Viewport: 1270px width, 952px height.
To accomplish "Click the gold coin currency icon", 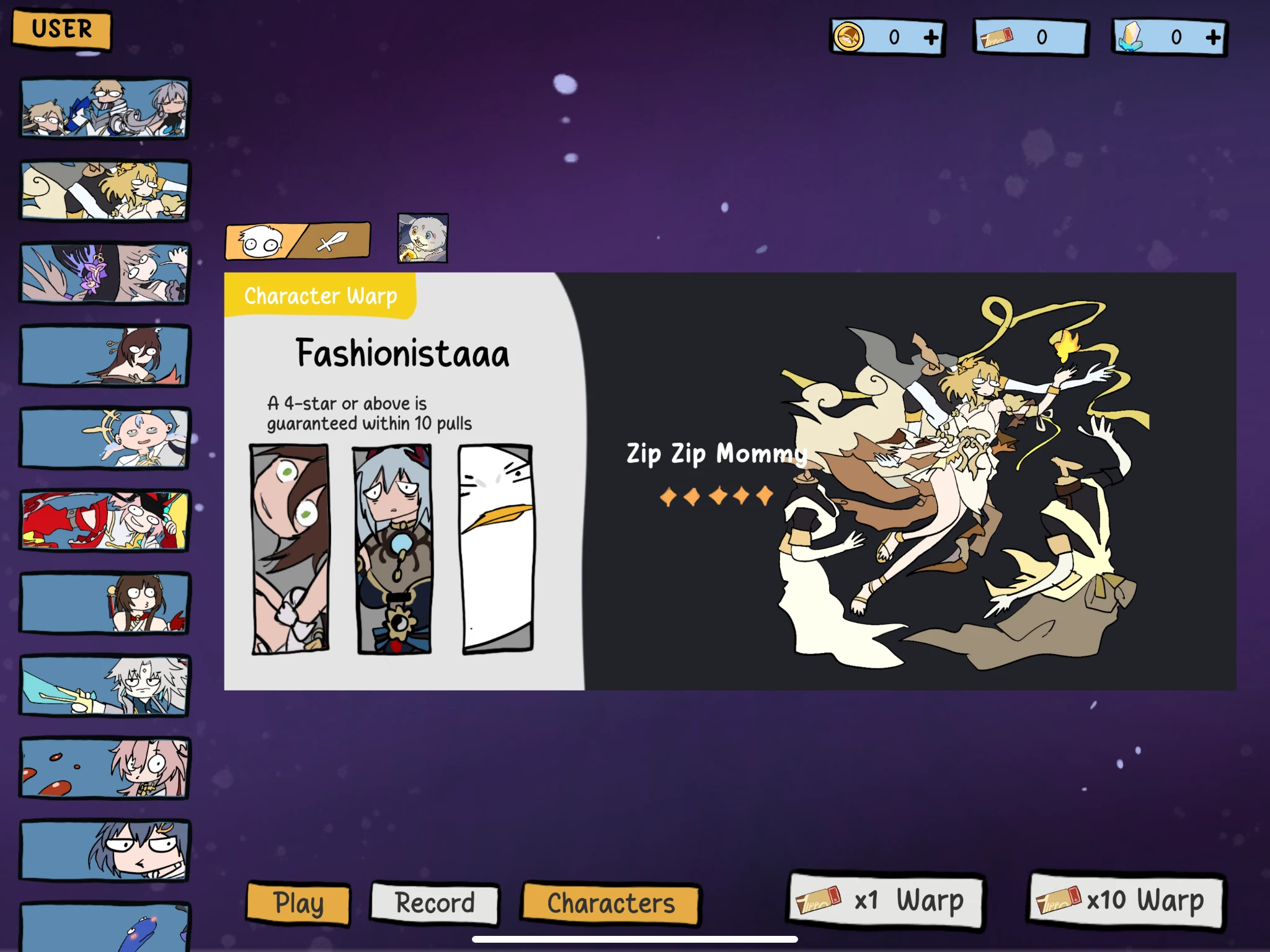I will [x=848, y=37].
